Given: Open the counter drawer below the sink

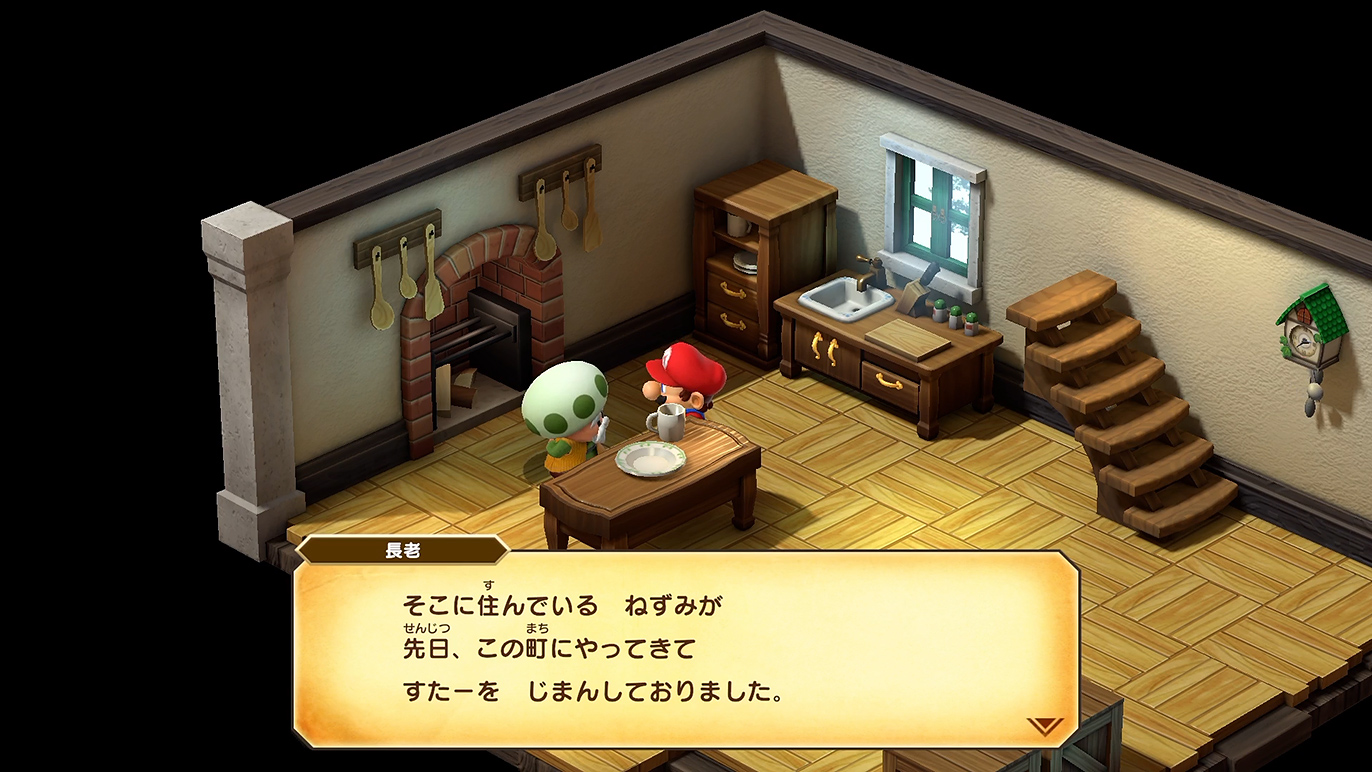Looking at the screenshot, I should coord(888,381).
